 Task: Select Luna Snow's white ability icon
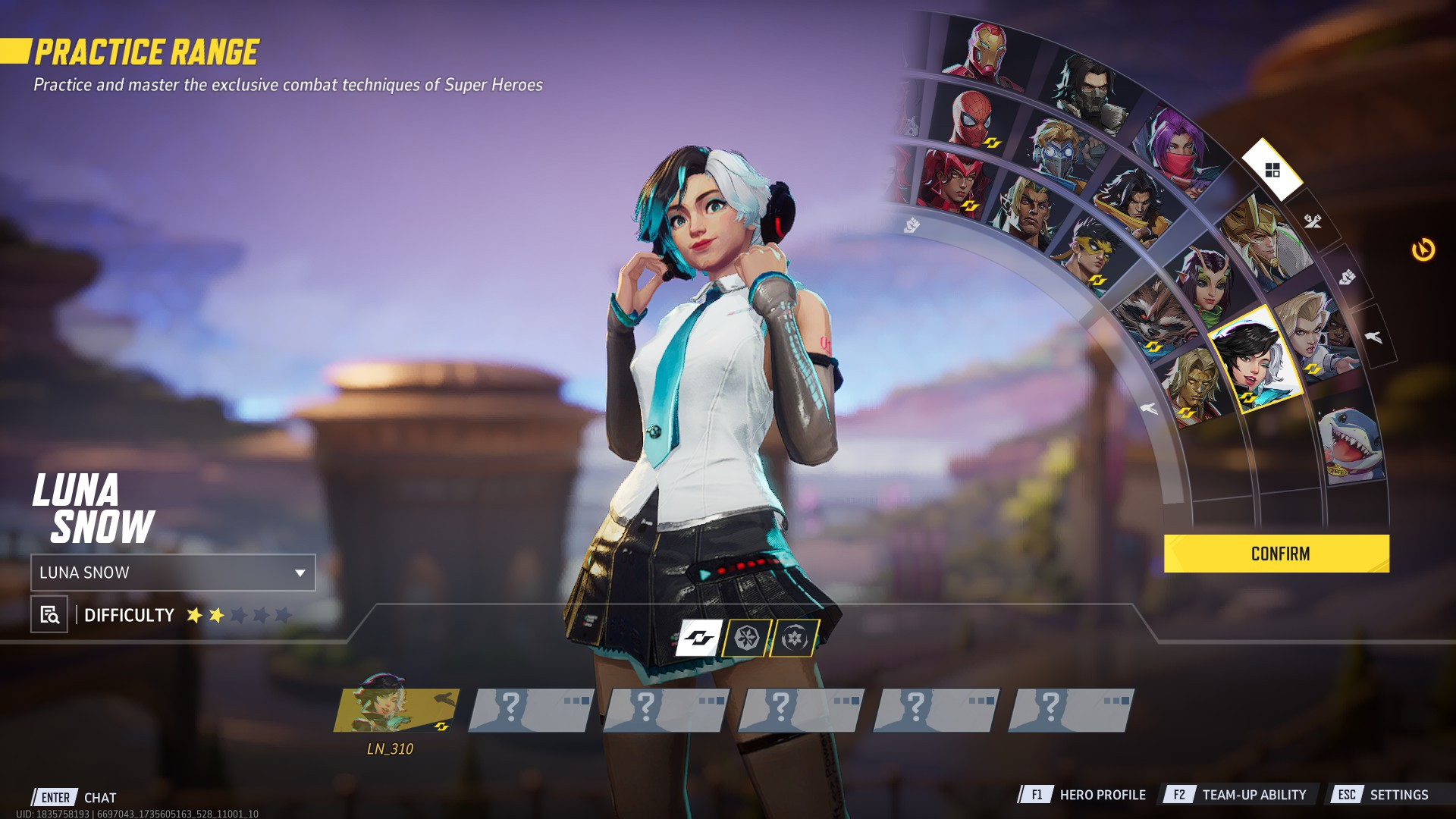coord(698,639)
